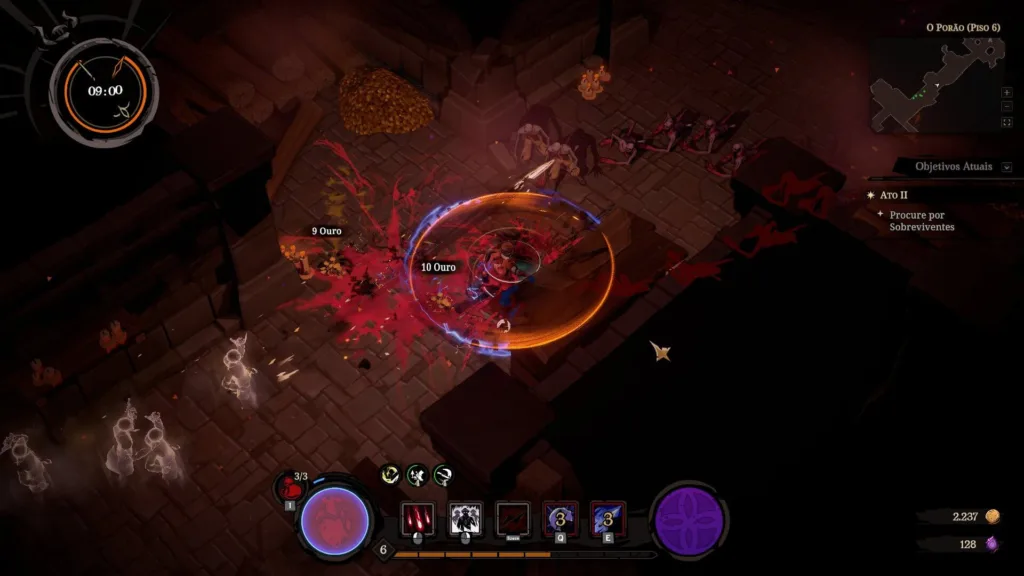
Task: Use the hatted figure summon ability
Action: point(465,519)
